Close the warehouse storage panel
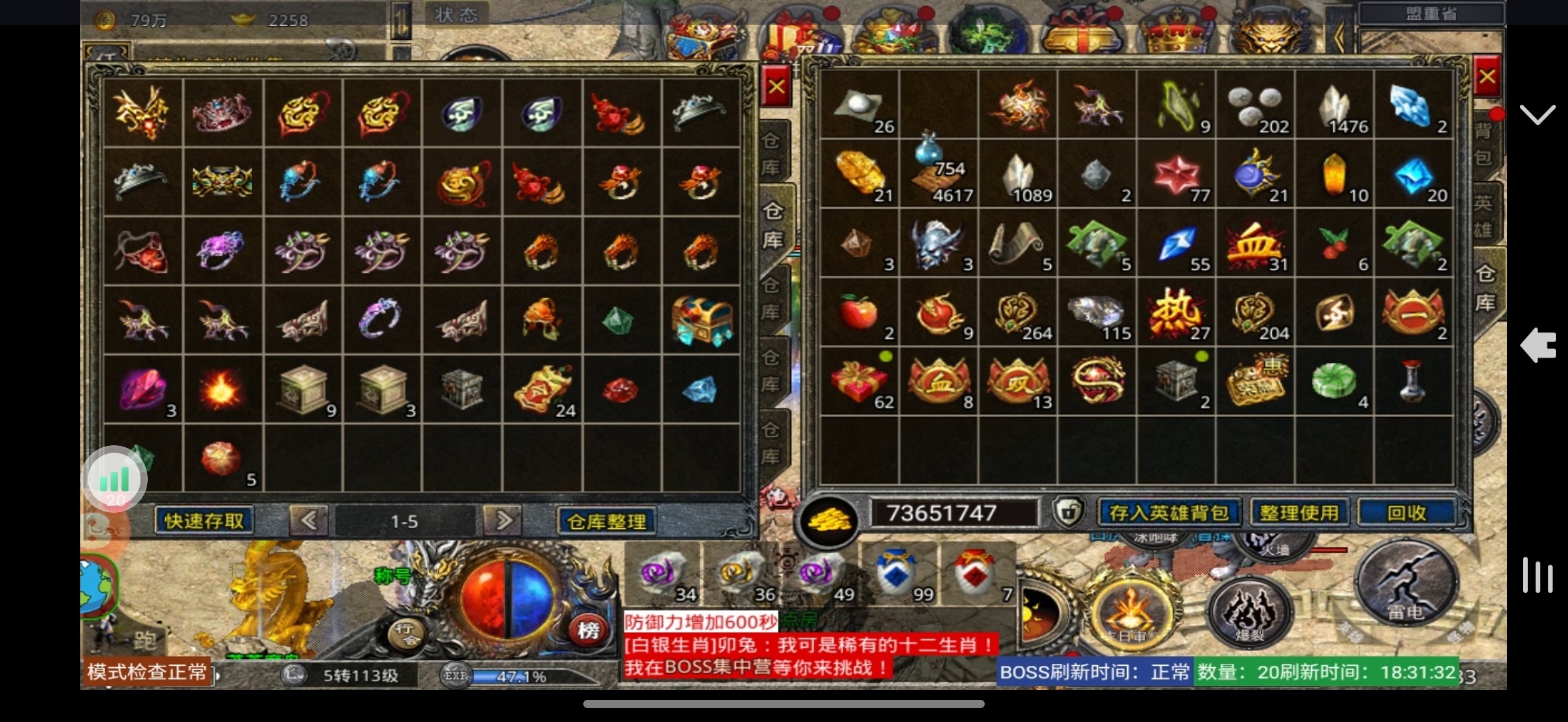 [776, 87]
